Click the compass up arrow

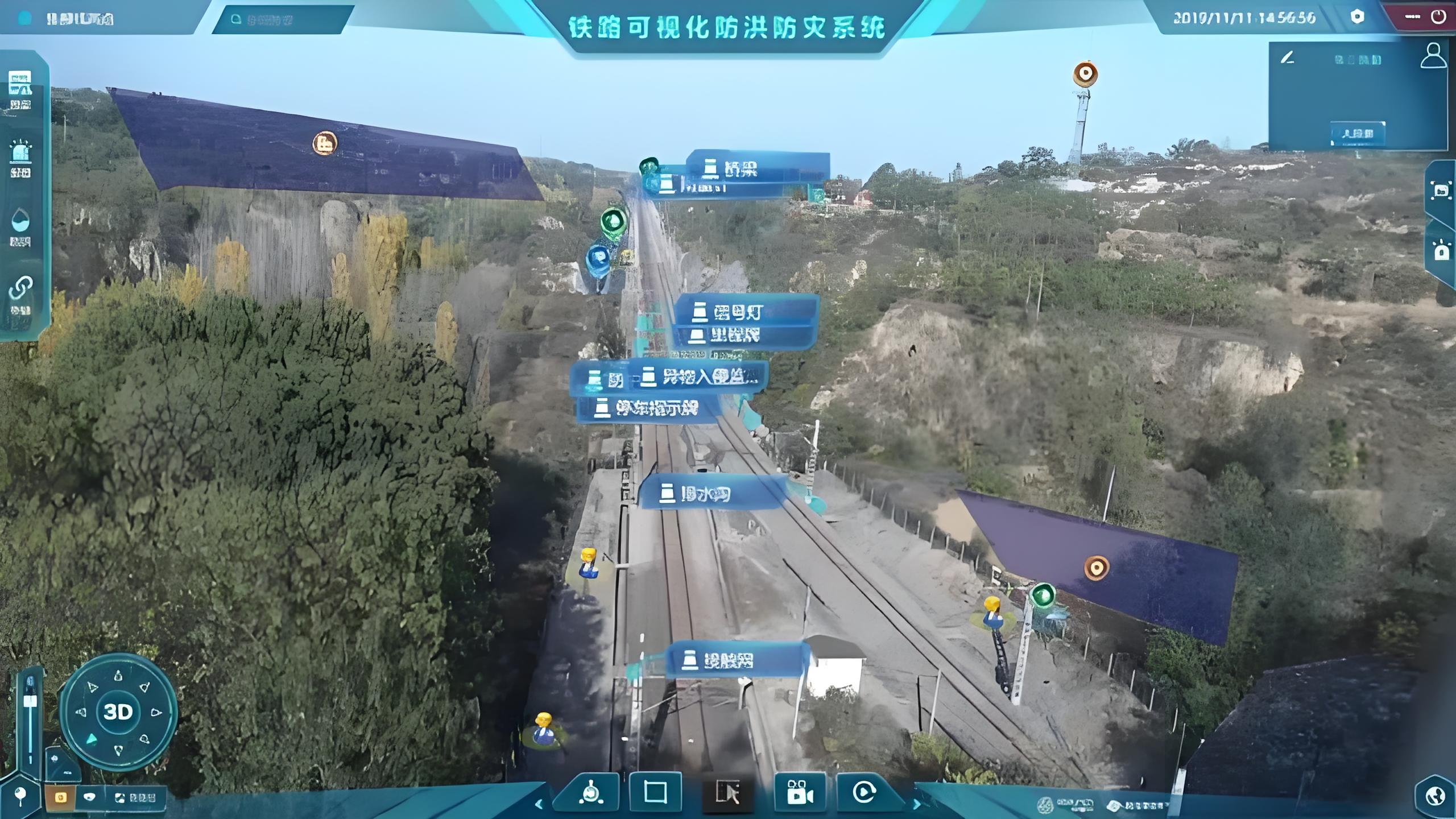pos(118,676)
